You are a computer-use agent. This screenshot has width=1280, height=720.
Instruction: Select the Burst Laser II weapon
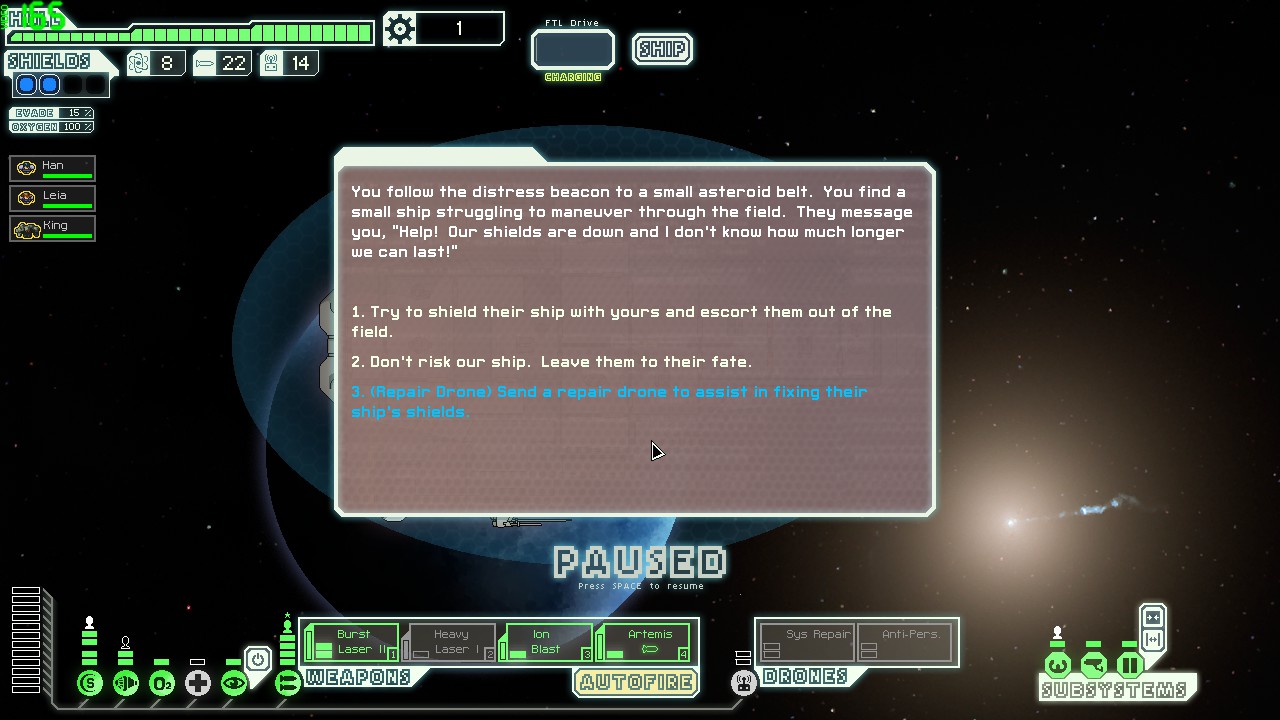point(352,642)
